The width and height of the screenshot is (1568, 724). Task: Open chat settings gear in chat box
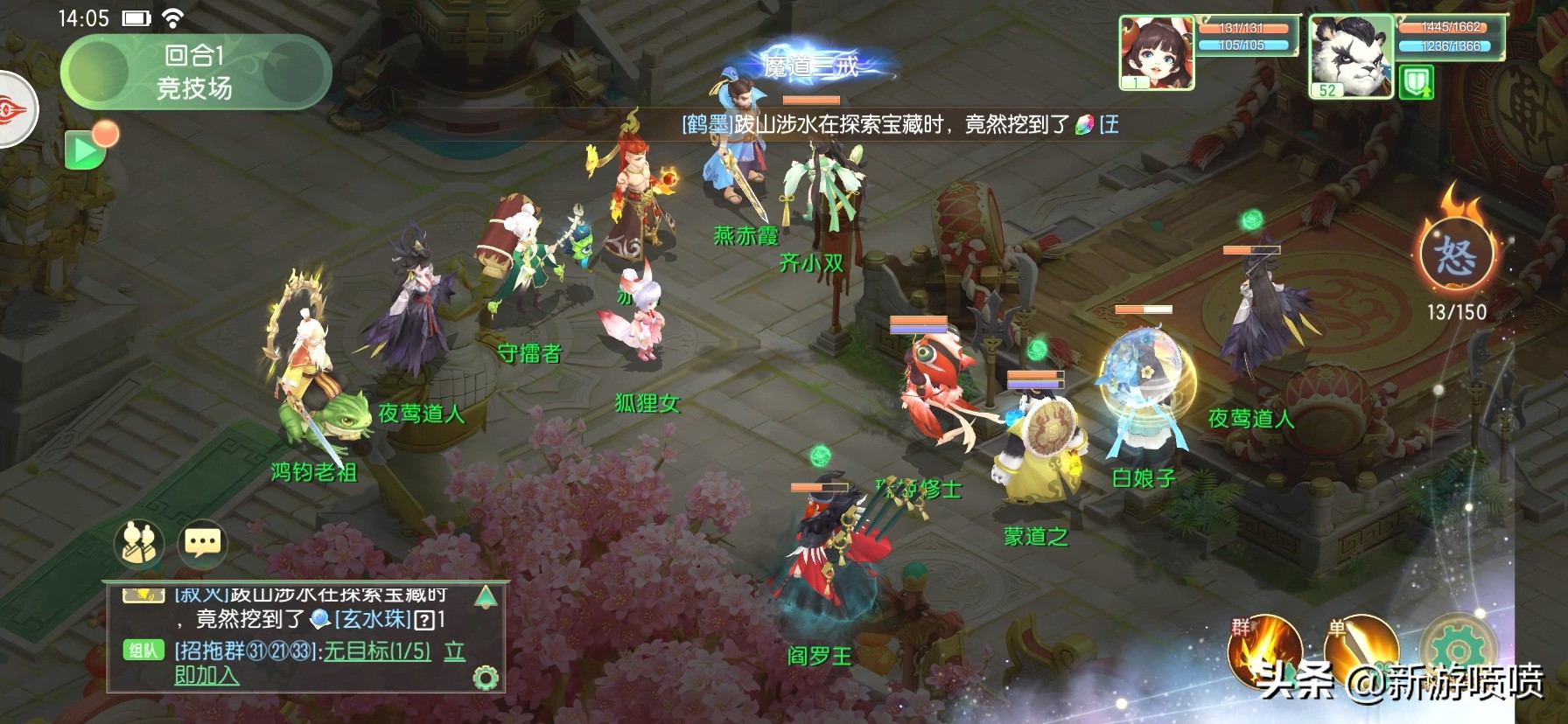(x=486, y=678)
